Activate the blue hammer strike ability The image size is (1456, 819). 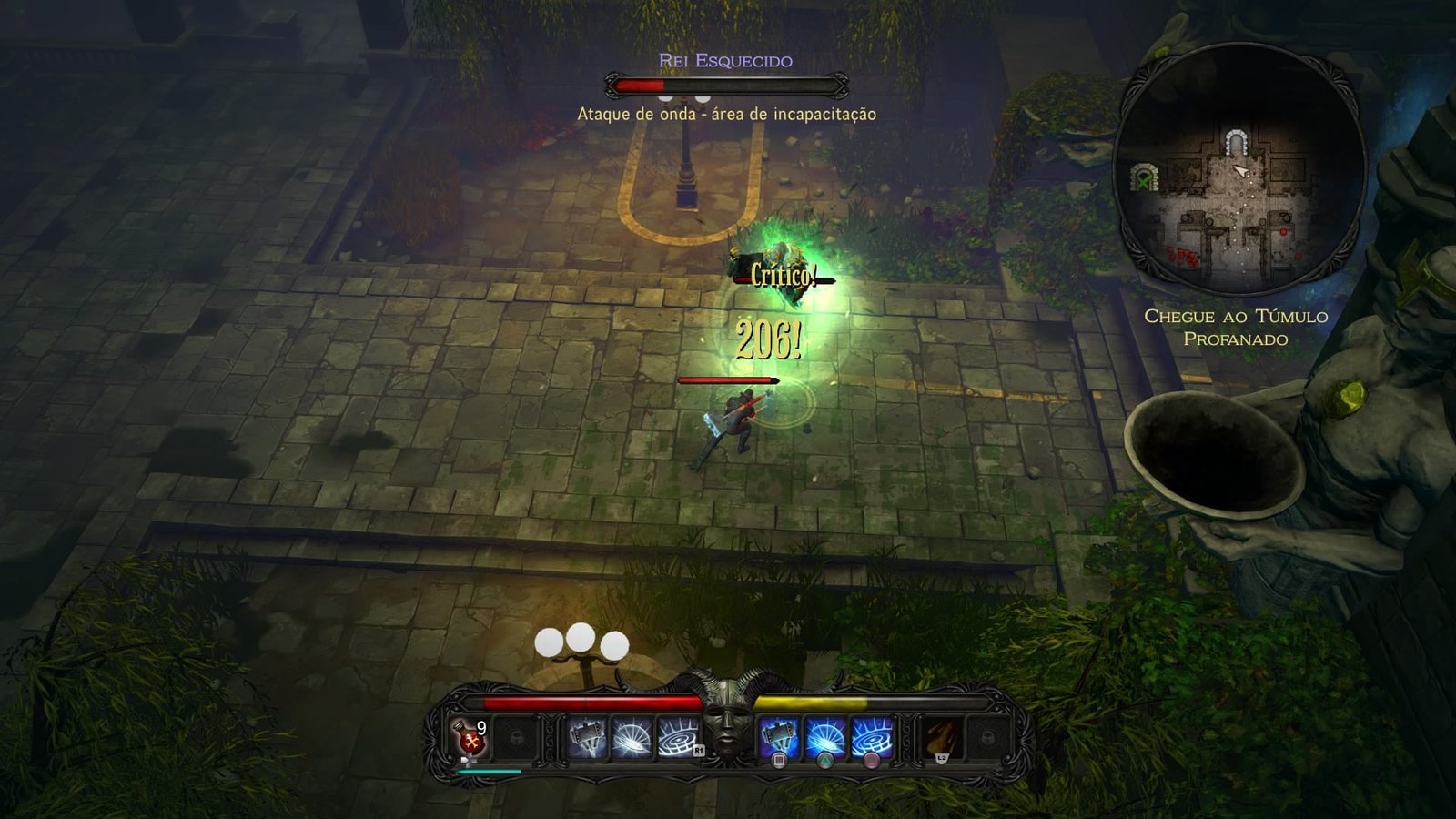[x=779, y=737]
